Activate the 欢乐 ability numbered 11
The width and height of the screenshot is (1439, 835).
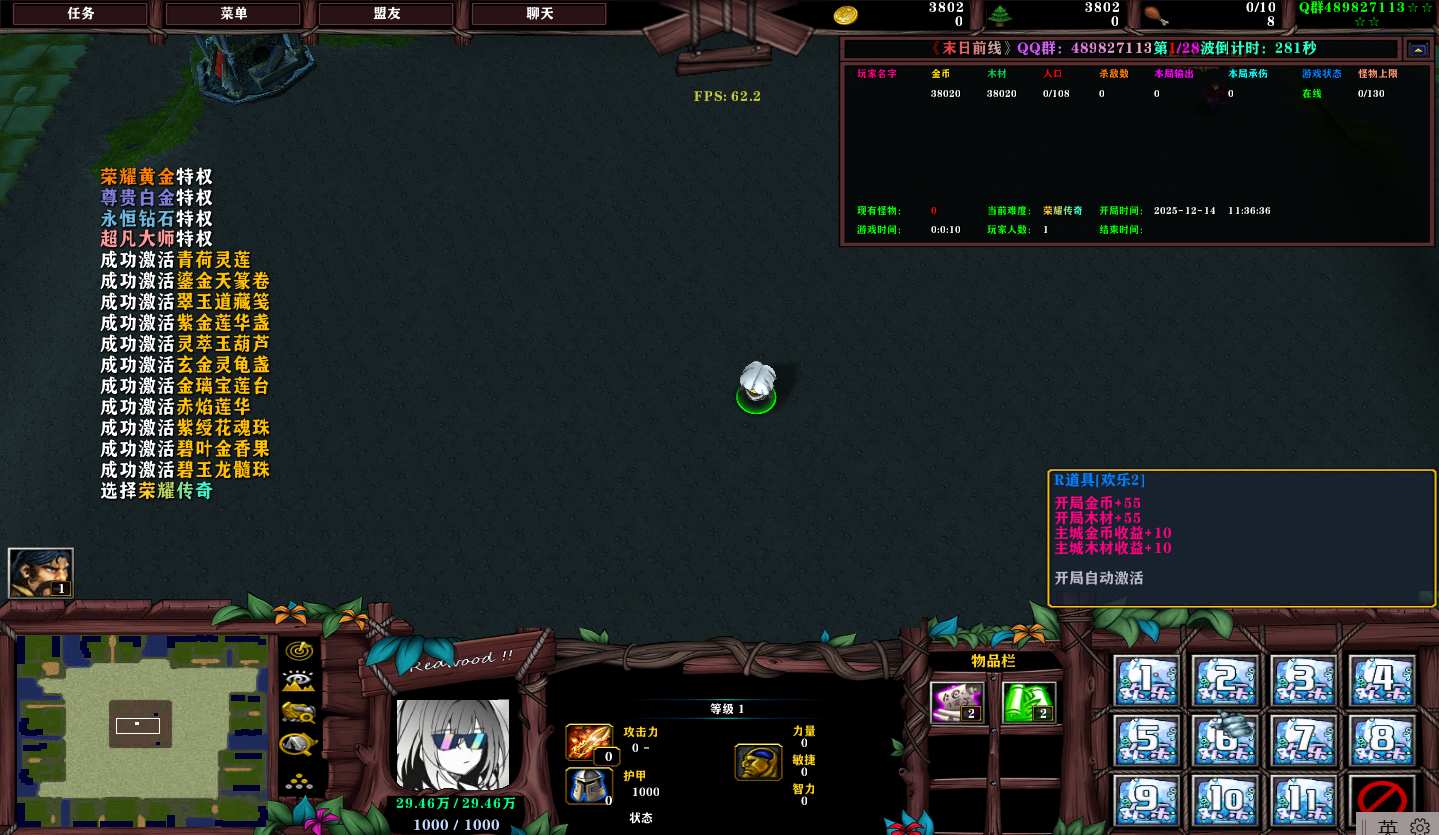pyautogui.click(x=1304, y=799)
